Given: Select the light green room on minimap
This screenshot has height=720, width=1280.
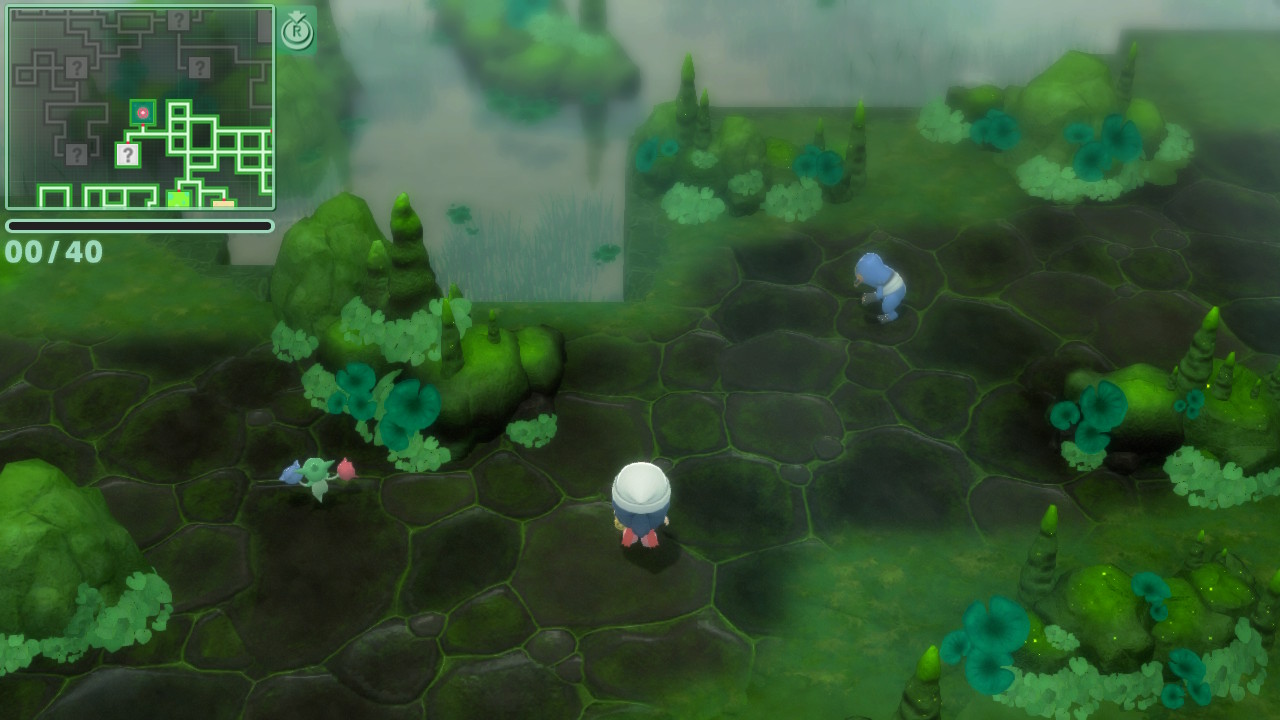Looking at the screenshot, I should (x=178, y=199).
